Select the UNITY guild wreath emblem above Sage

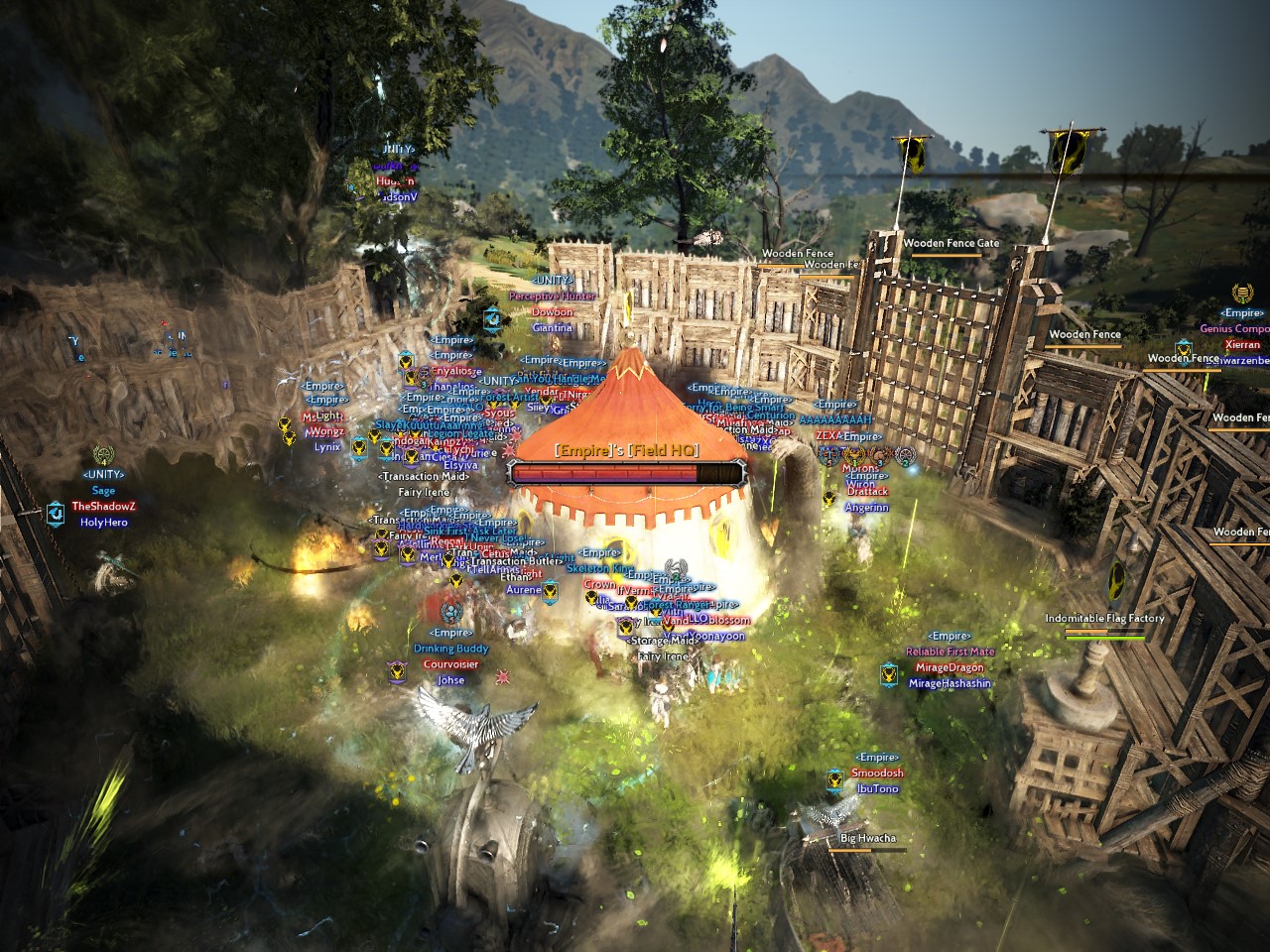[103, 455]
